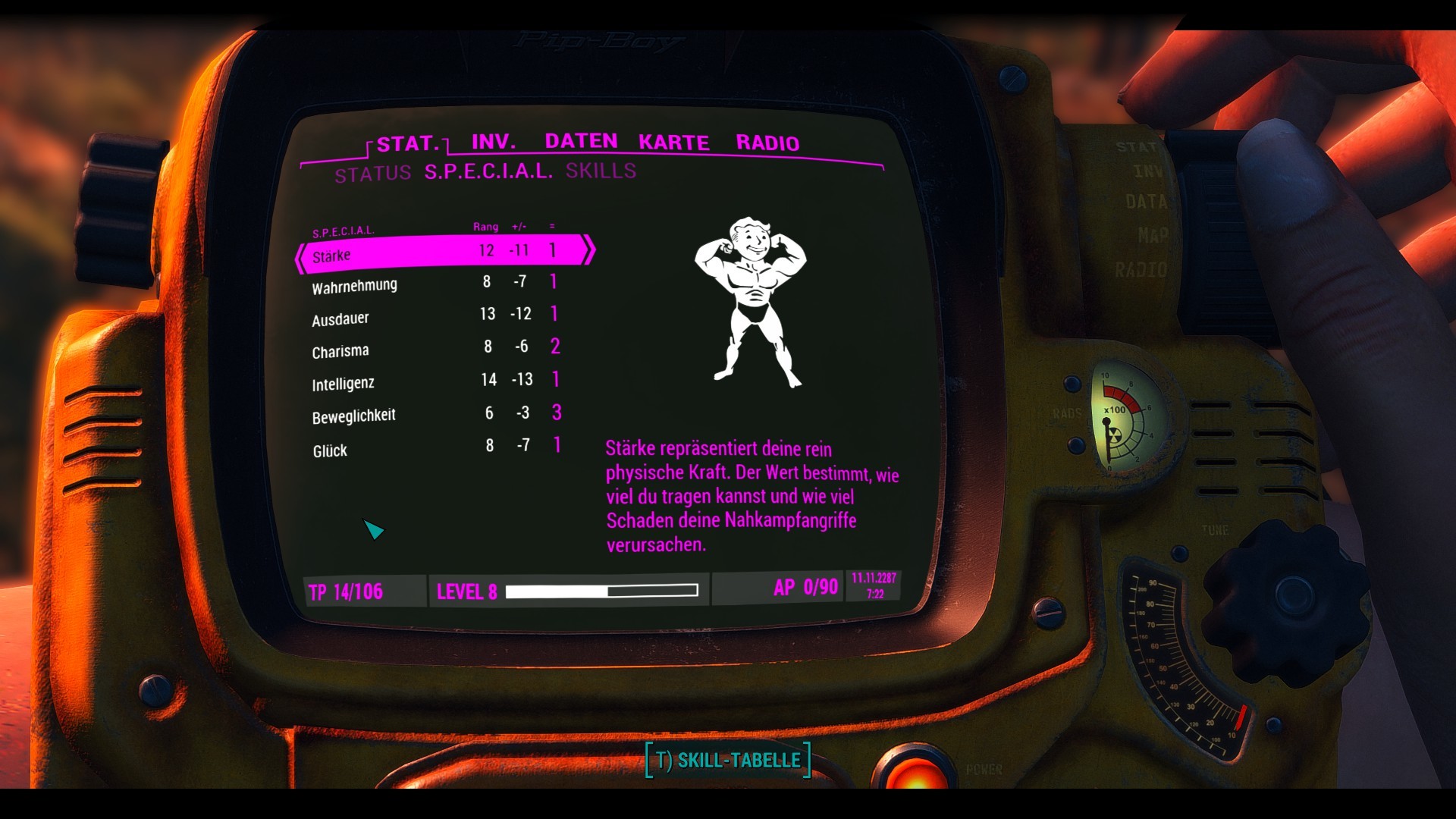Open the KARTE tab

[673, 142]
